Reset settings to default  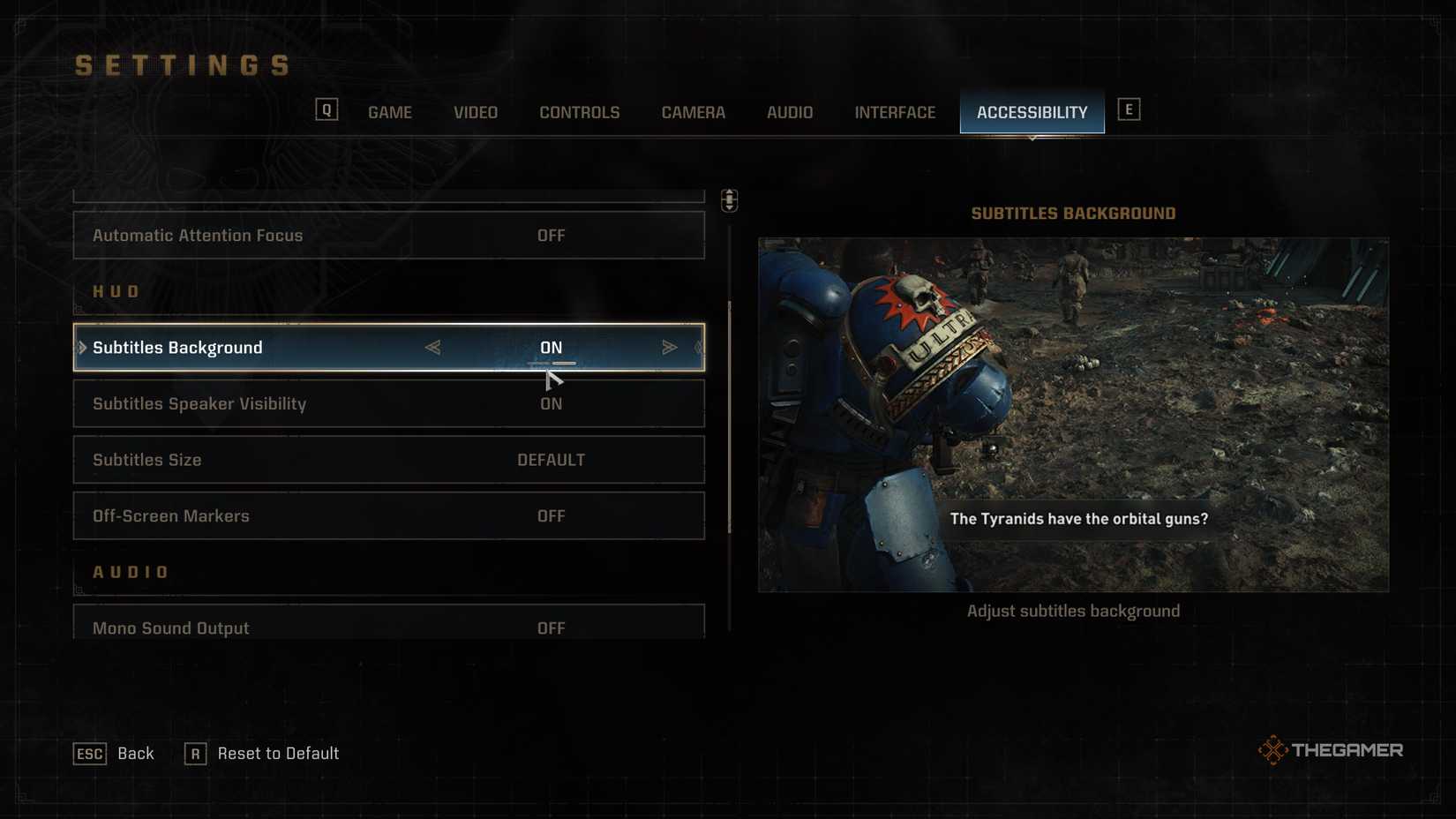click(262, 754)
